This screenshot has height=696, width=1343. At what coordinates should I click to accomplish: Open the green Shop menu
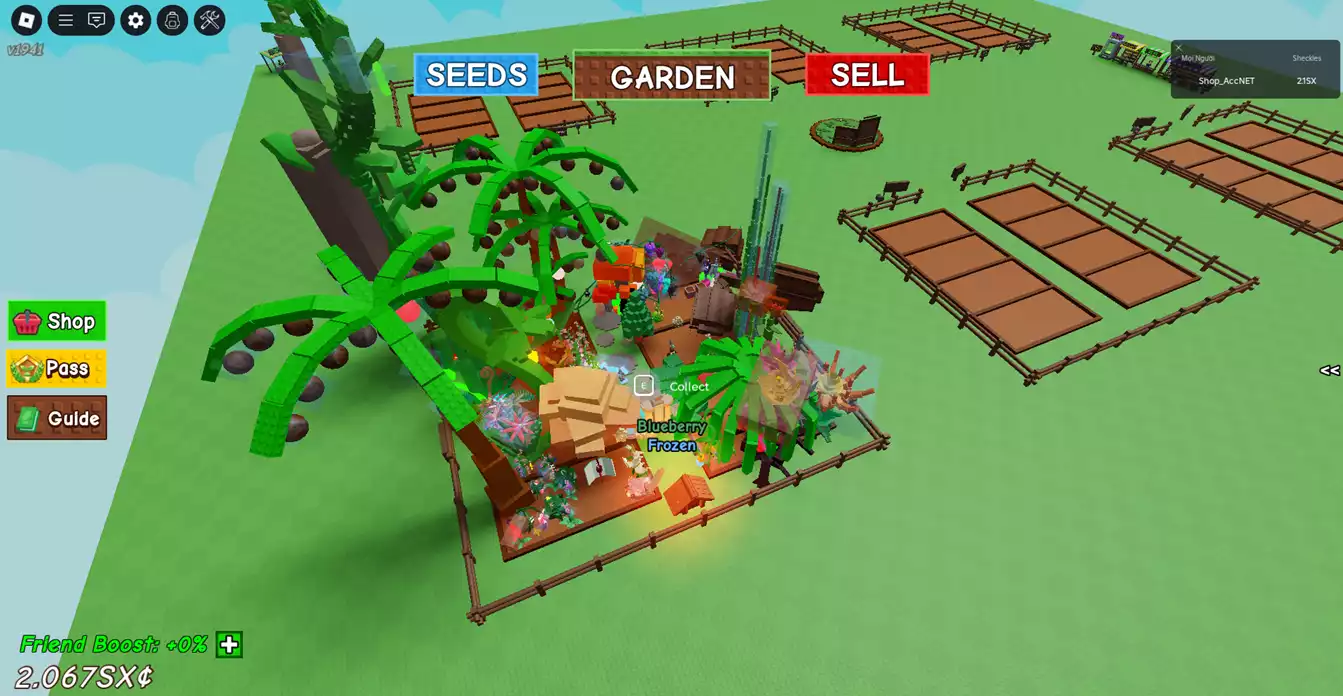57,321
